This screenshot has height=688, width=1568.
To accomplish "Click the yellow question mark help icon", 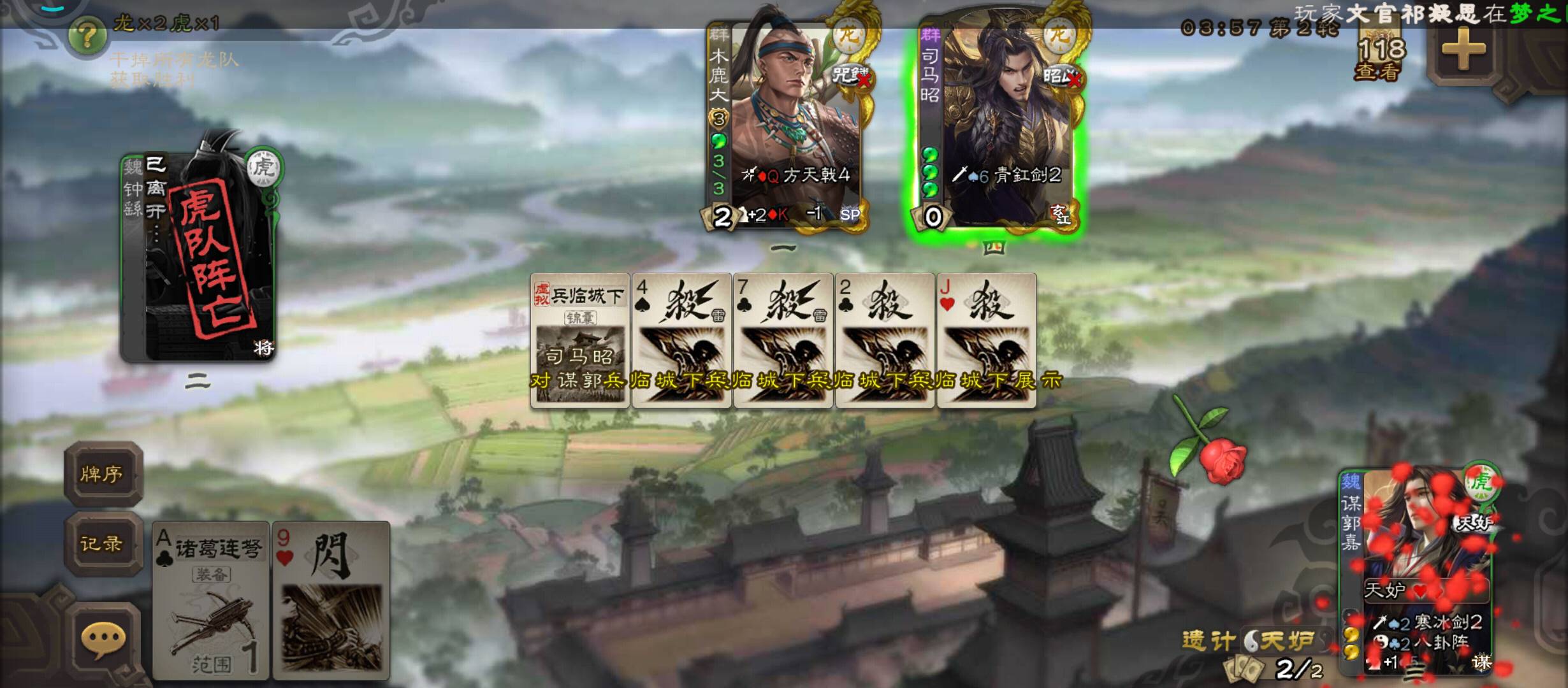I will pyautogui.click(x=87, y=36).
